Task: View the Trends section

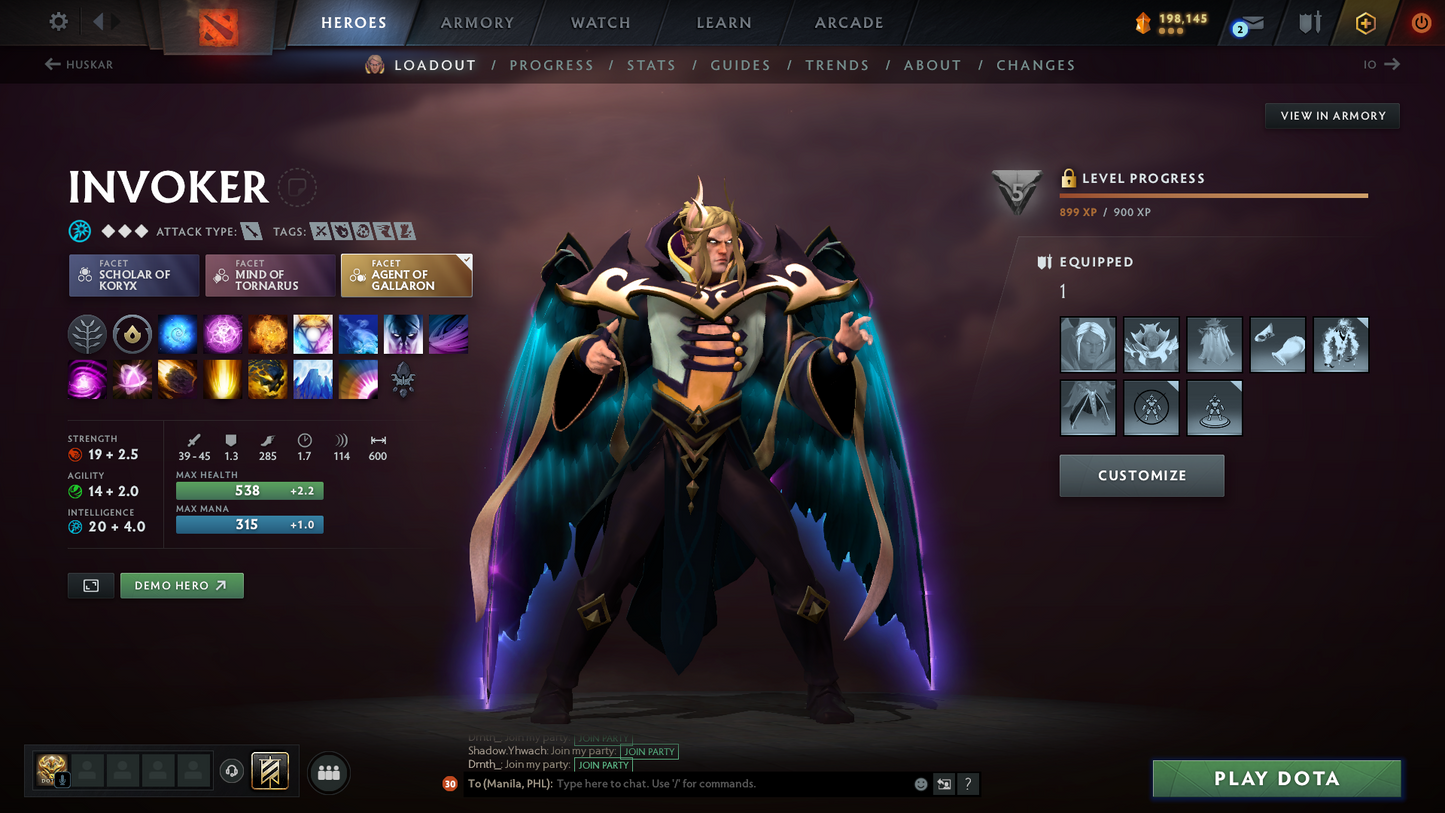Action: coord(837,65)
